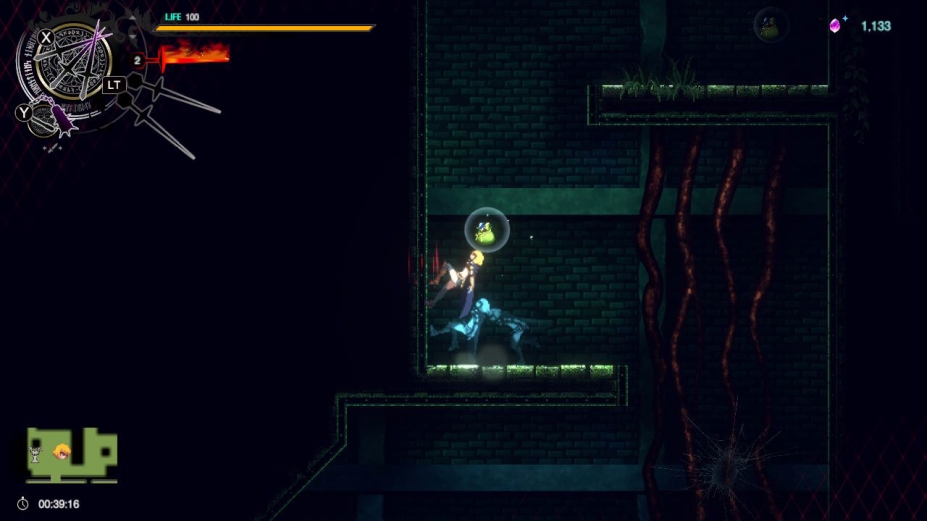
Task: Click the pink crystal currency icon
Action: point(835,25)
